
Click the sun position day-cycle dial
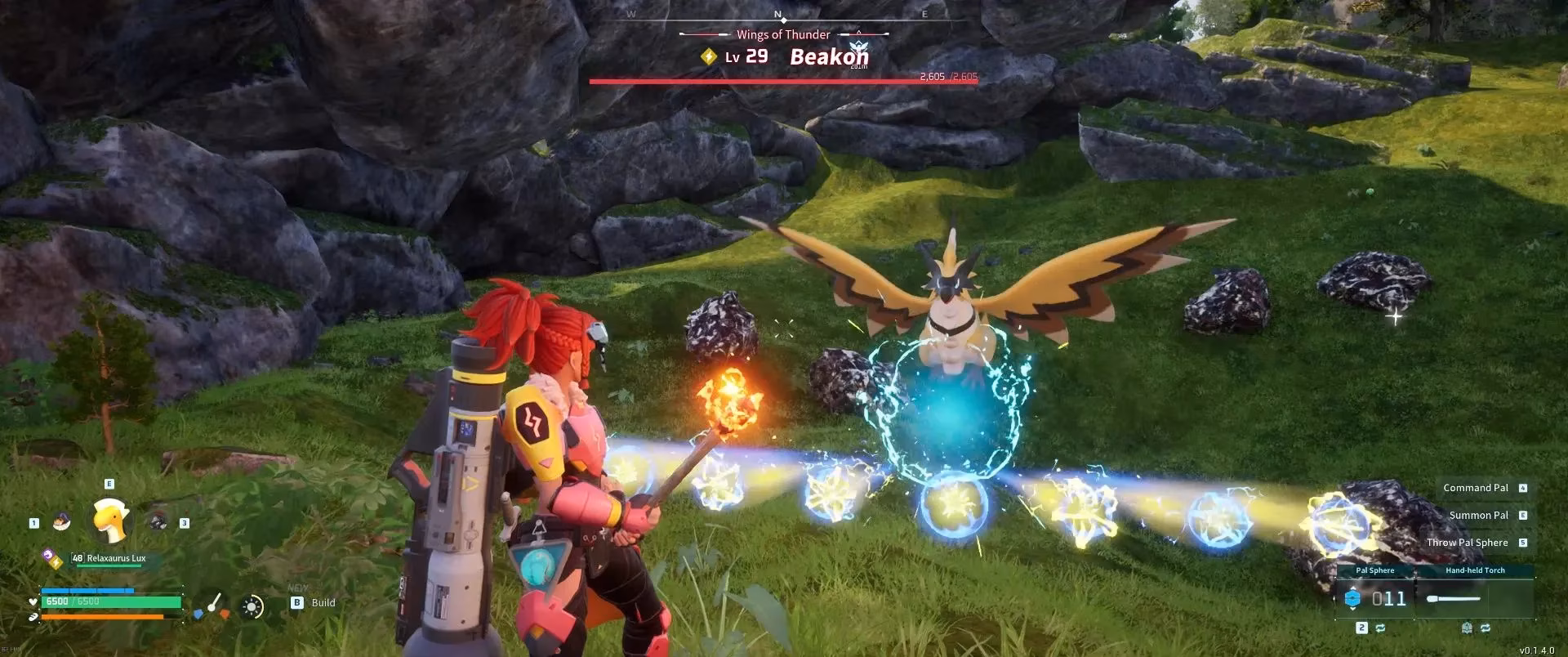click(x=252, y=606)
